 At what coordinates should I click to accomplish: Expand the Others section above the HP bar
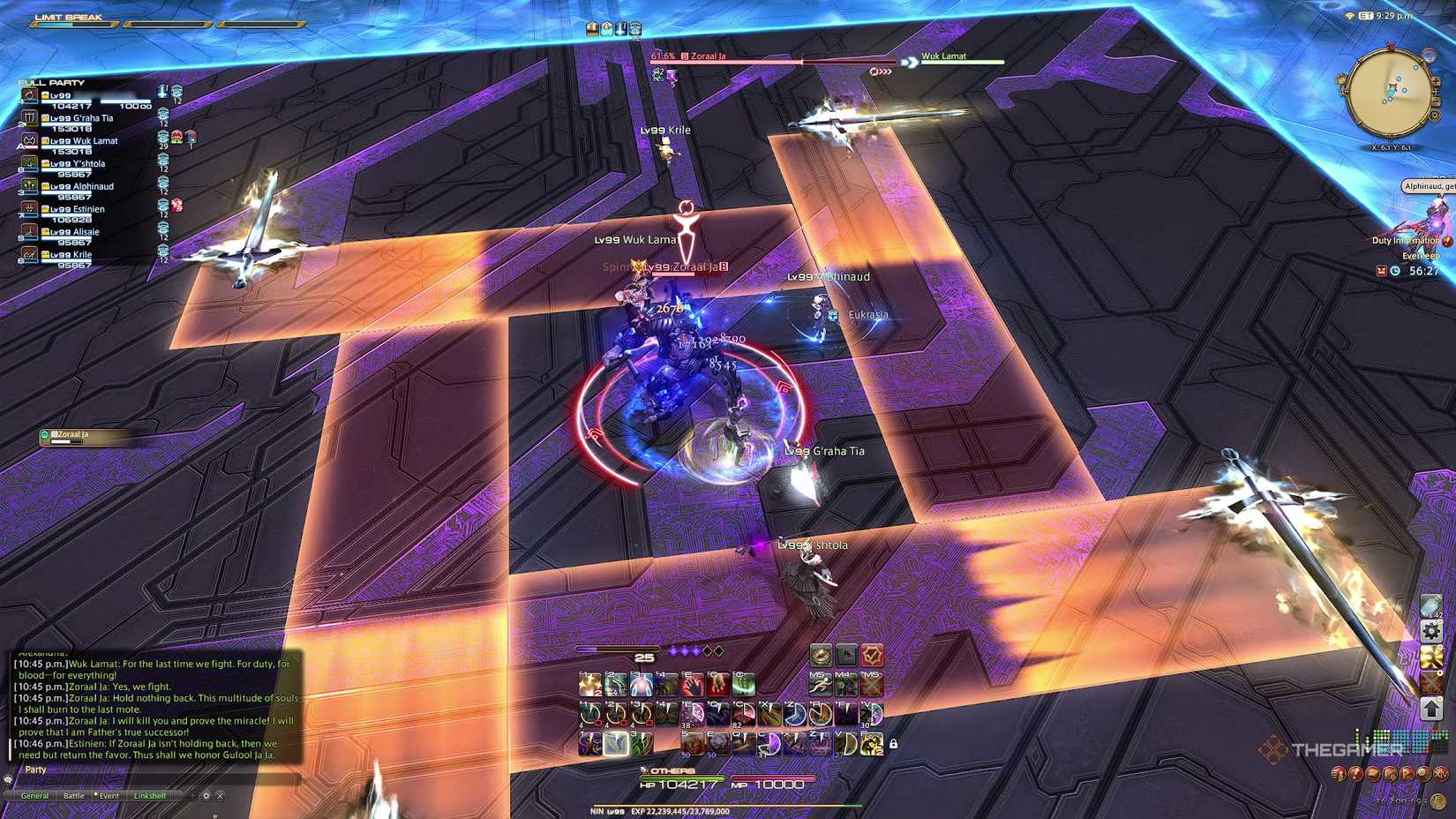643,770
